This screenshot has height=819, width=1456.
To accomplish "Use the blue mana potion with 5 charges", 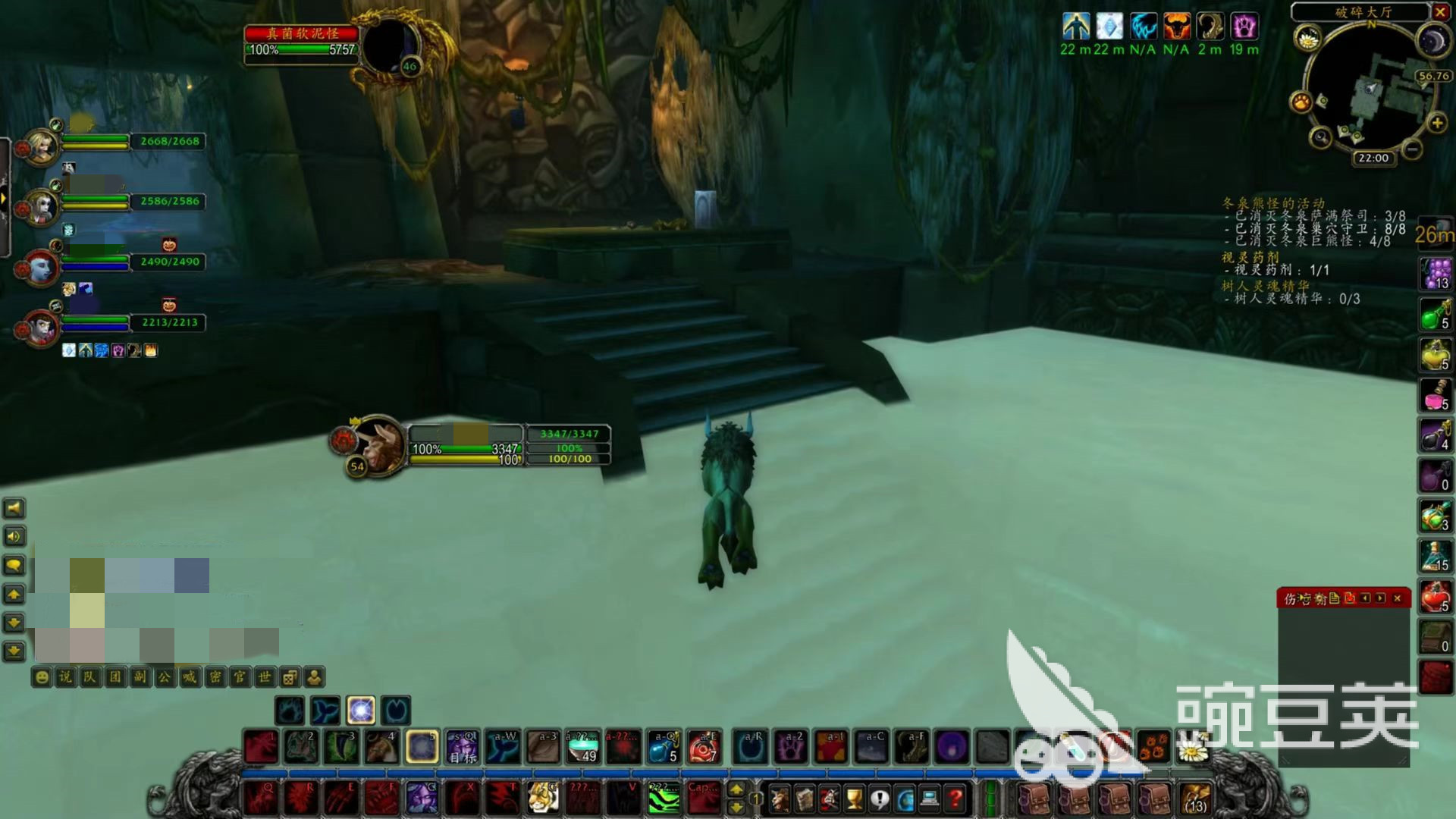I will click(x=664, y=747).
